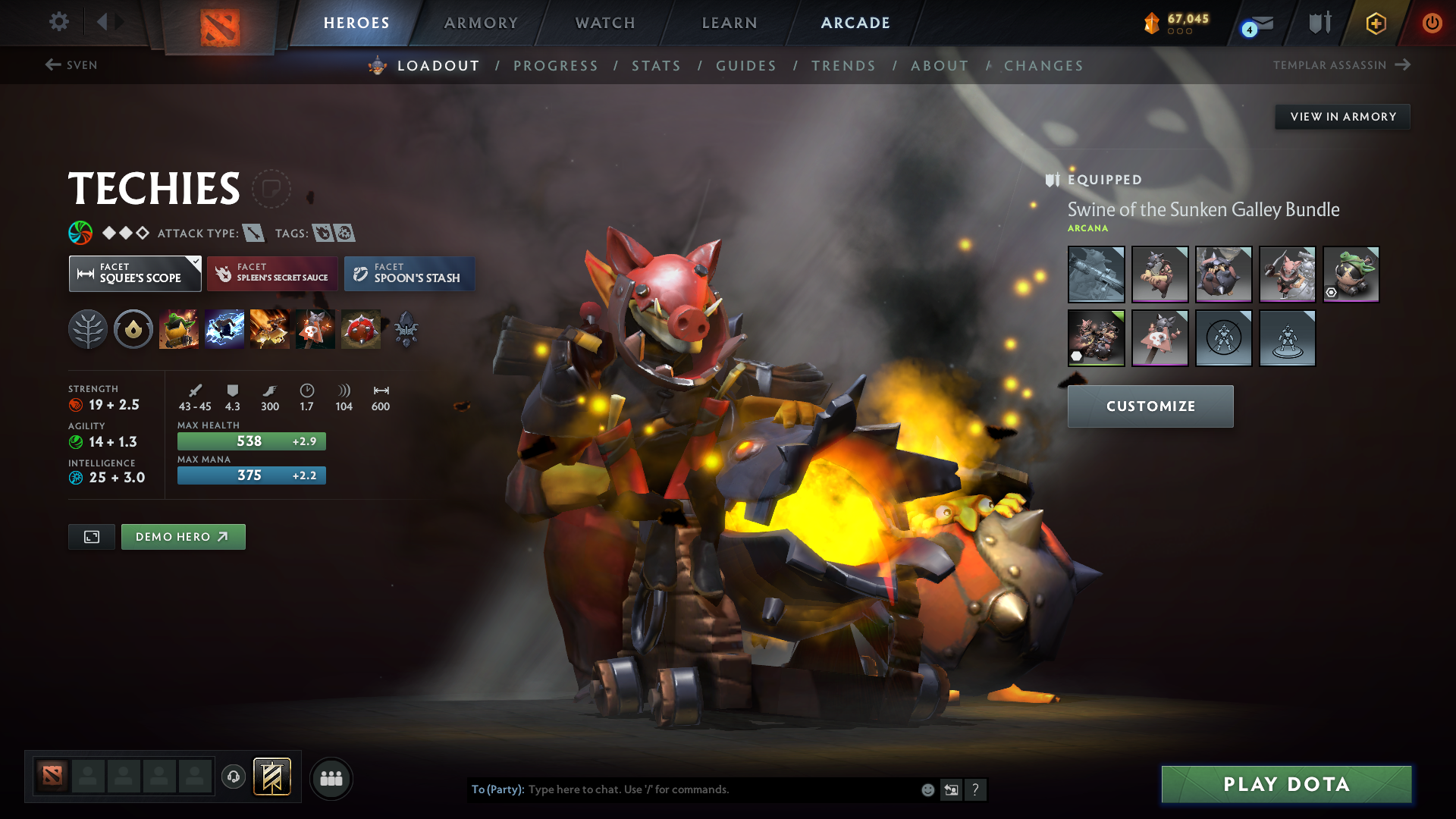The width and height of the screenshot is (1456, 819).
Task: Type in the party chat input field
Action: coord(682,789)
